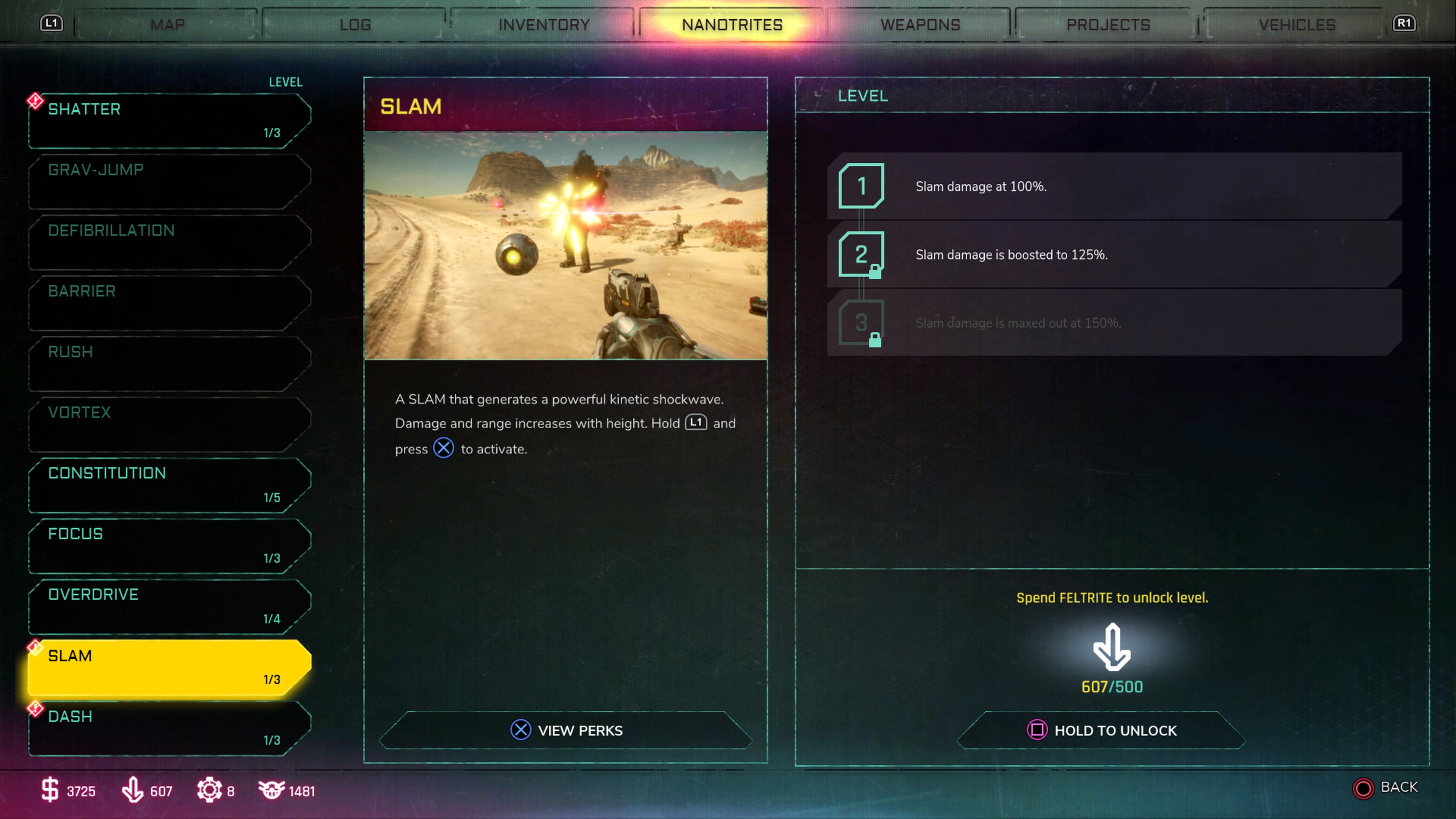Select the Constitution ability row
The width and height of the screenshot is (1456, 819).
coord(169,485)
